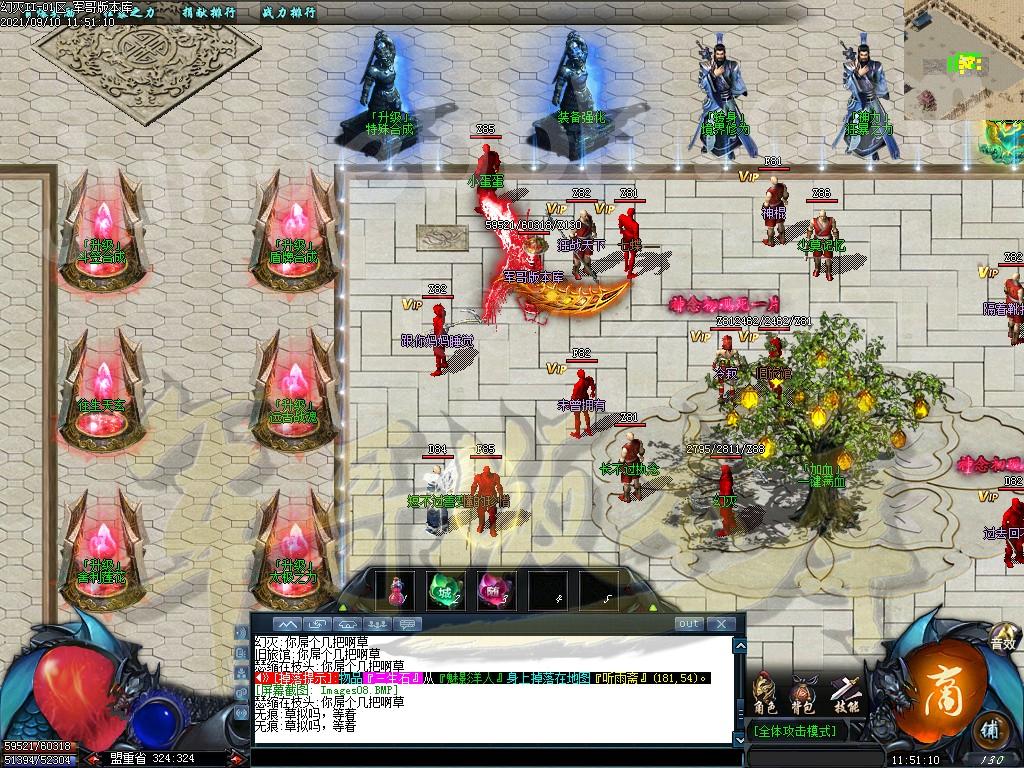Click the minimap in the corner
This screenshot has width=1024, height=768.
pos(963,59)
